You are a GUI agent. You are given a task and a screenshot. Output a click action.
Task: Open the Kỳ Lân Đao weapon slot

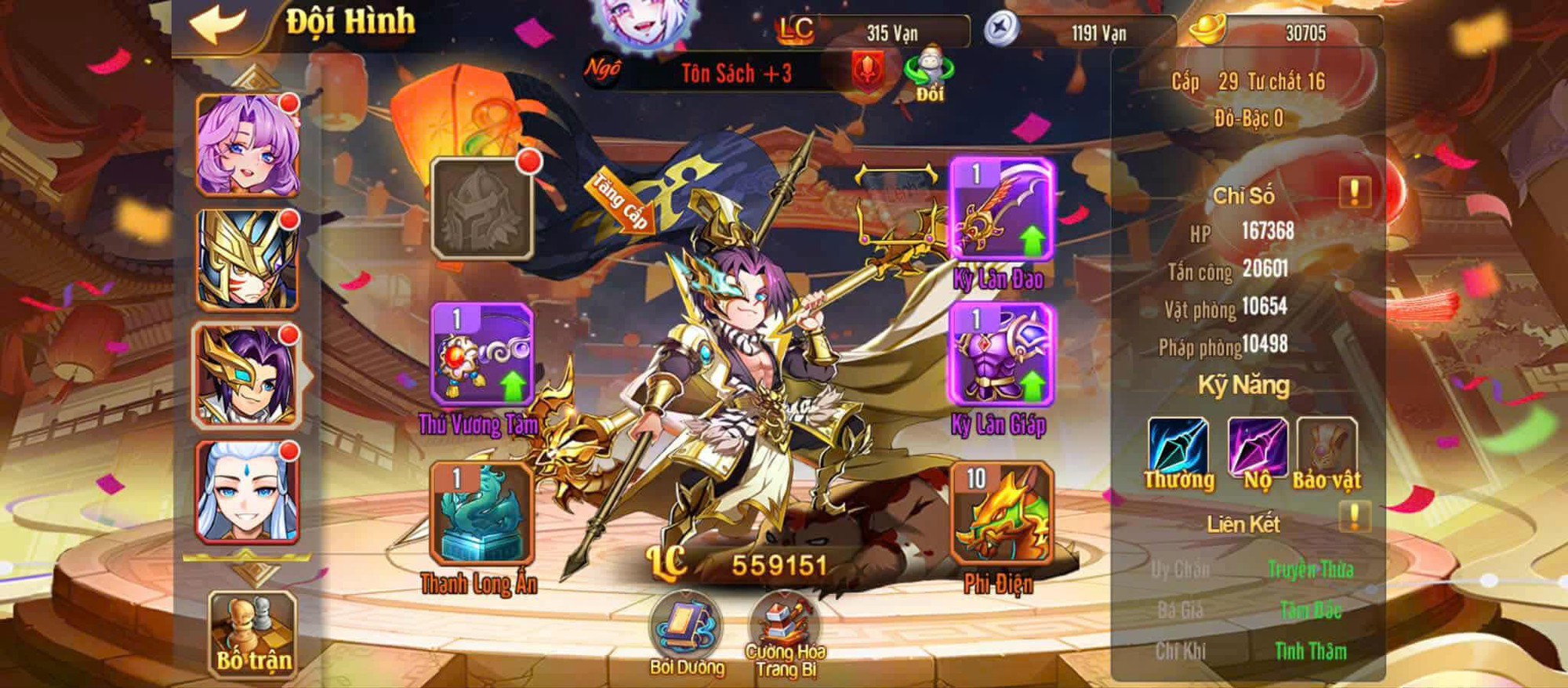(x=1001, y=210)
